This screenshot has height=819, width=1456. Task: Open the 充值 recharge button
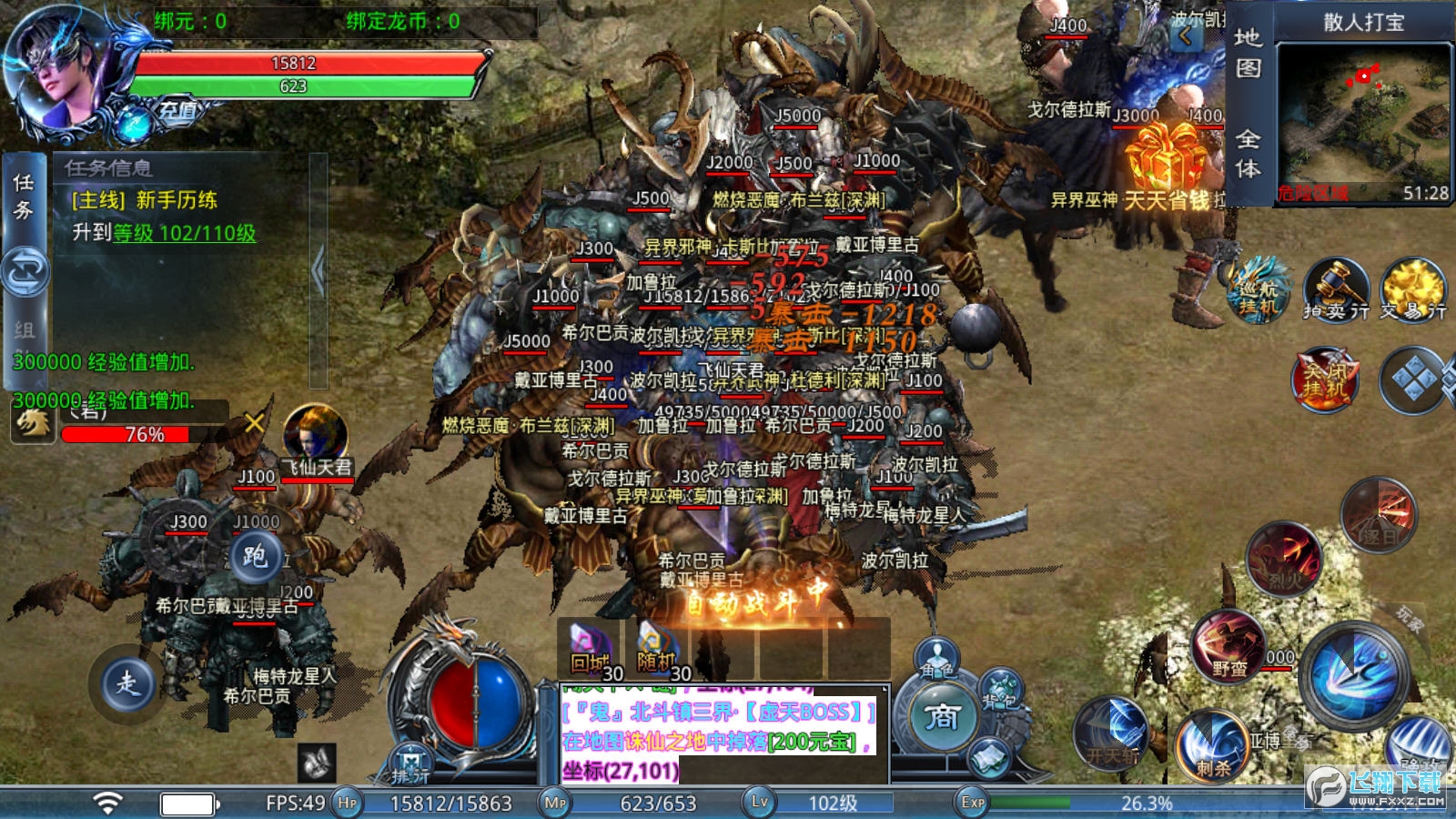[x=177, y=111]
